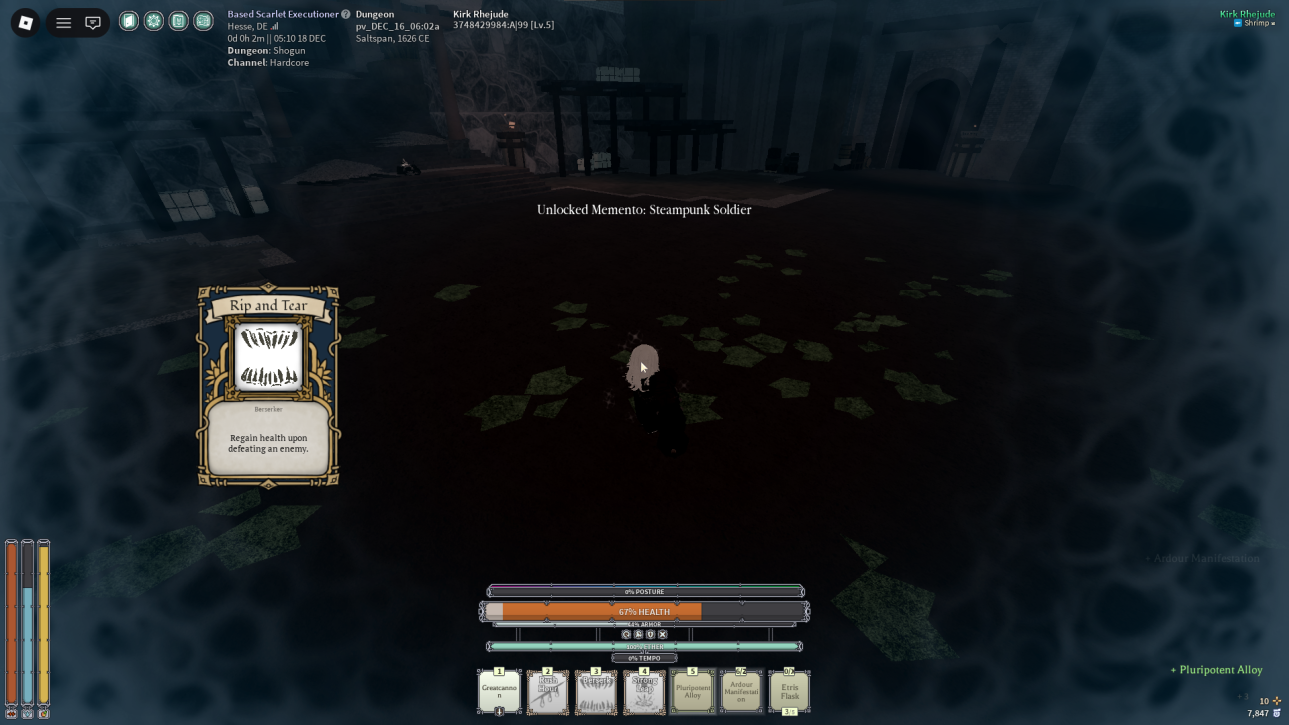Select the Ardour Manifestation slot

point(741,692)
